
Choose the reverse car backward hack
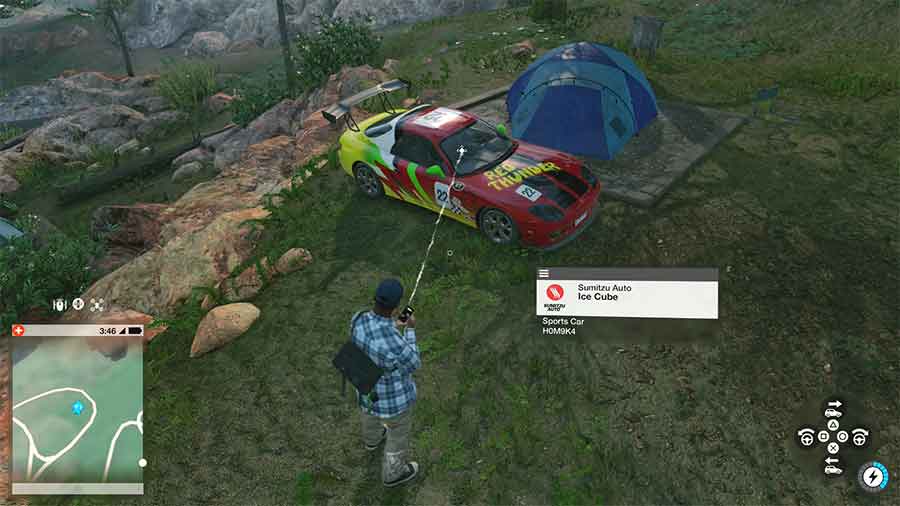pos(833,466)
